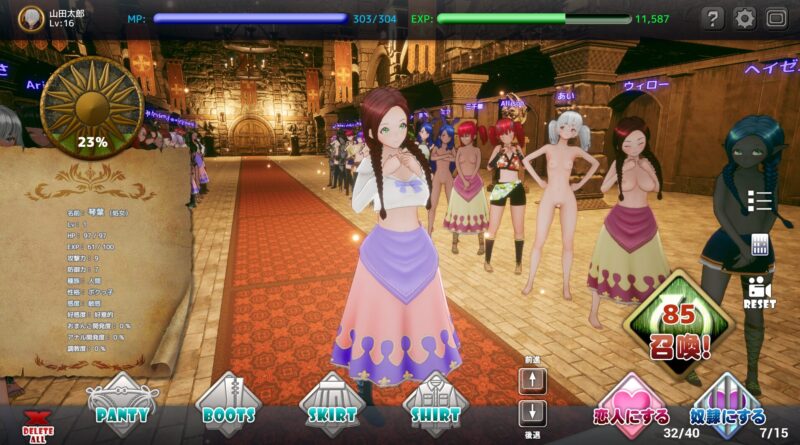This screenshot has height=445, width=800.
Task: Select the up arrow forward button
Action: (534, 381)
